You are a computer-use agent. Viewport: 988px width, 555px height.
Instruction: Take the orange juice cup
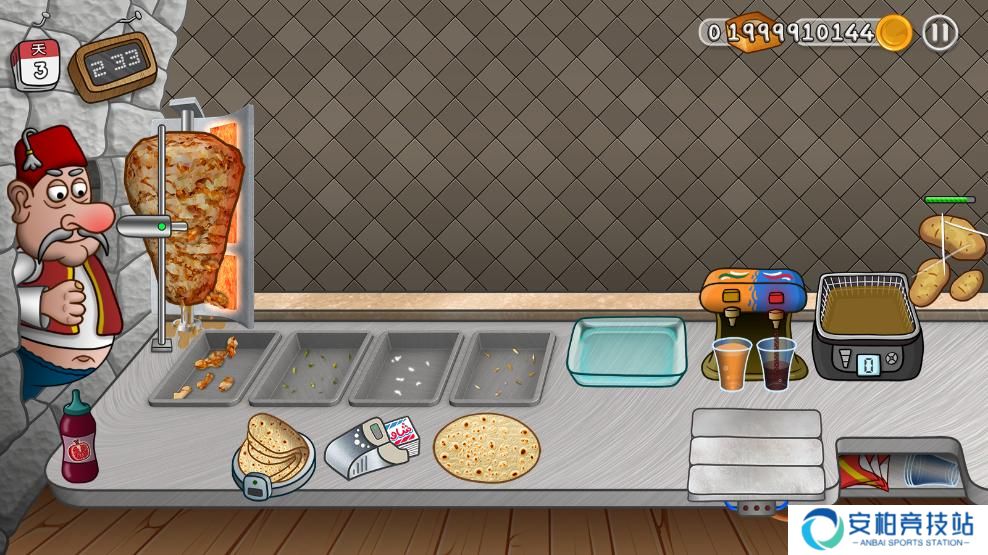[732, 362]
